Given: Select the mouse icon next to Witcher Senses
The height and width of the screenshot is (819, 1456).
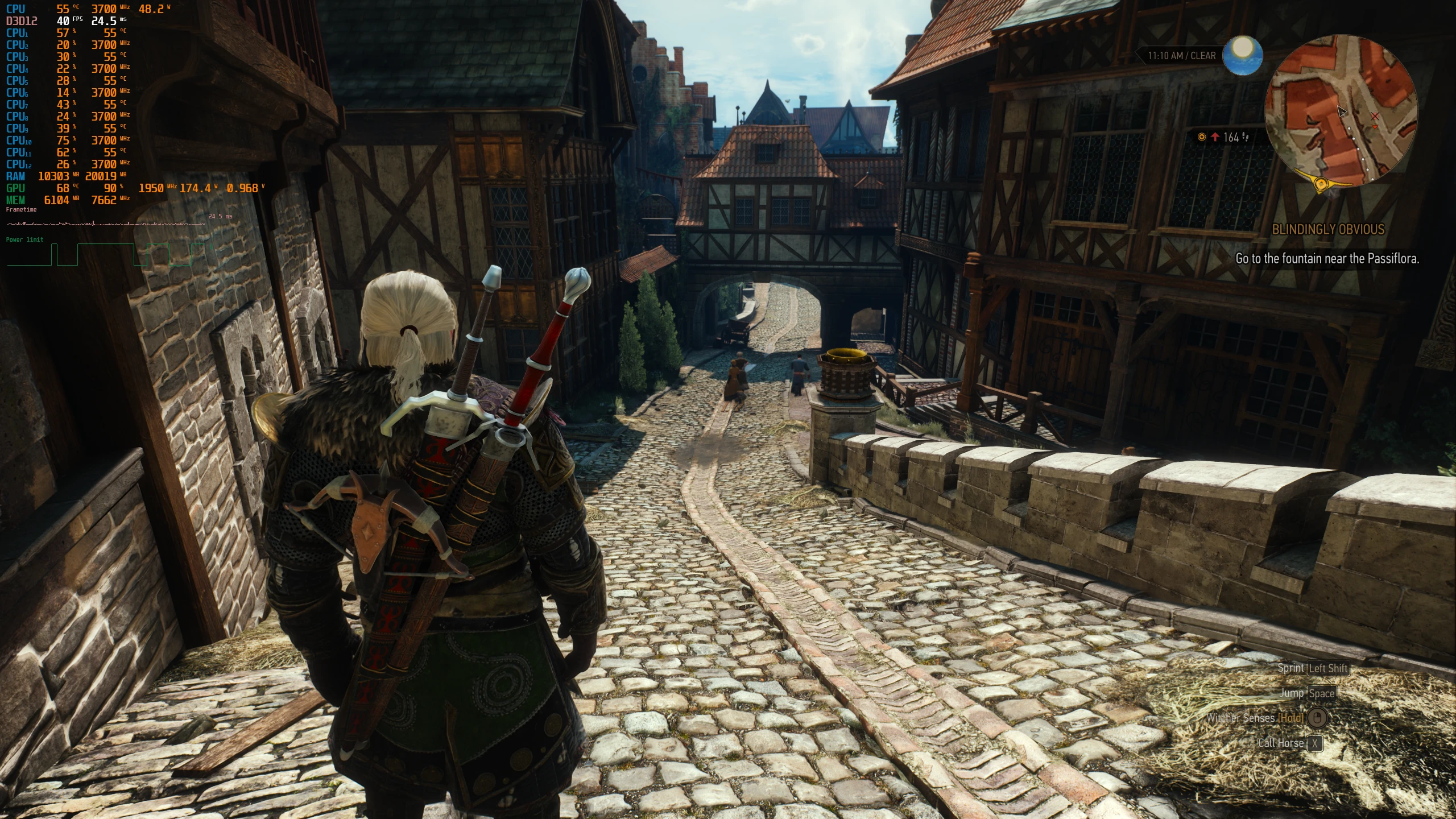Looking at the screenshot, I should click(1317, 717).
